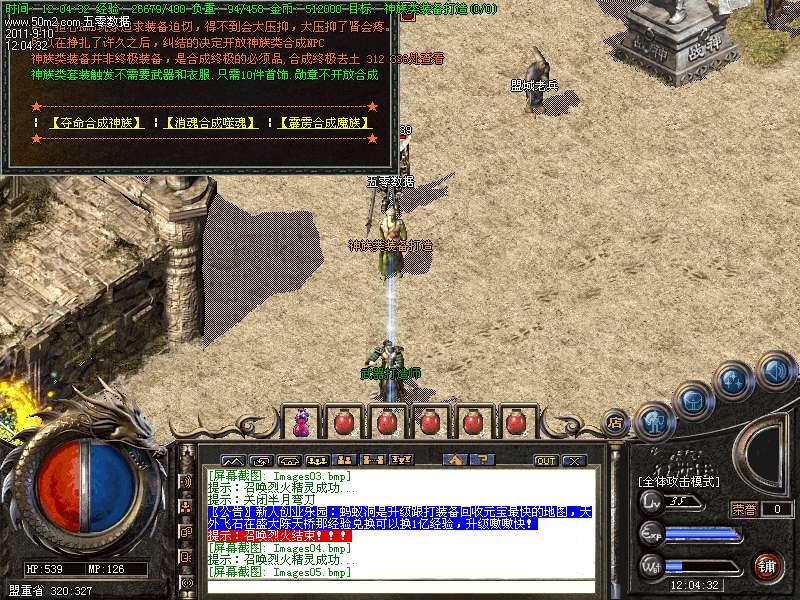The height and width of the screenshot is (600, 800).
Task: Open the minimap chart icon button
Action: (232, 461)
